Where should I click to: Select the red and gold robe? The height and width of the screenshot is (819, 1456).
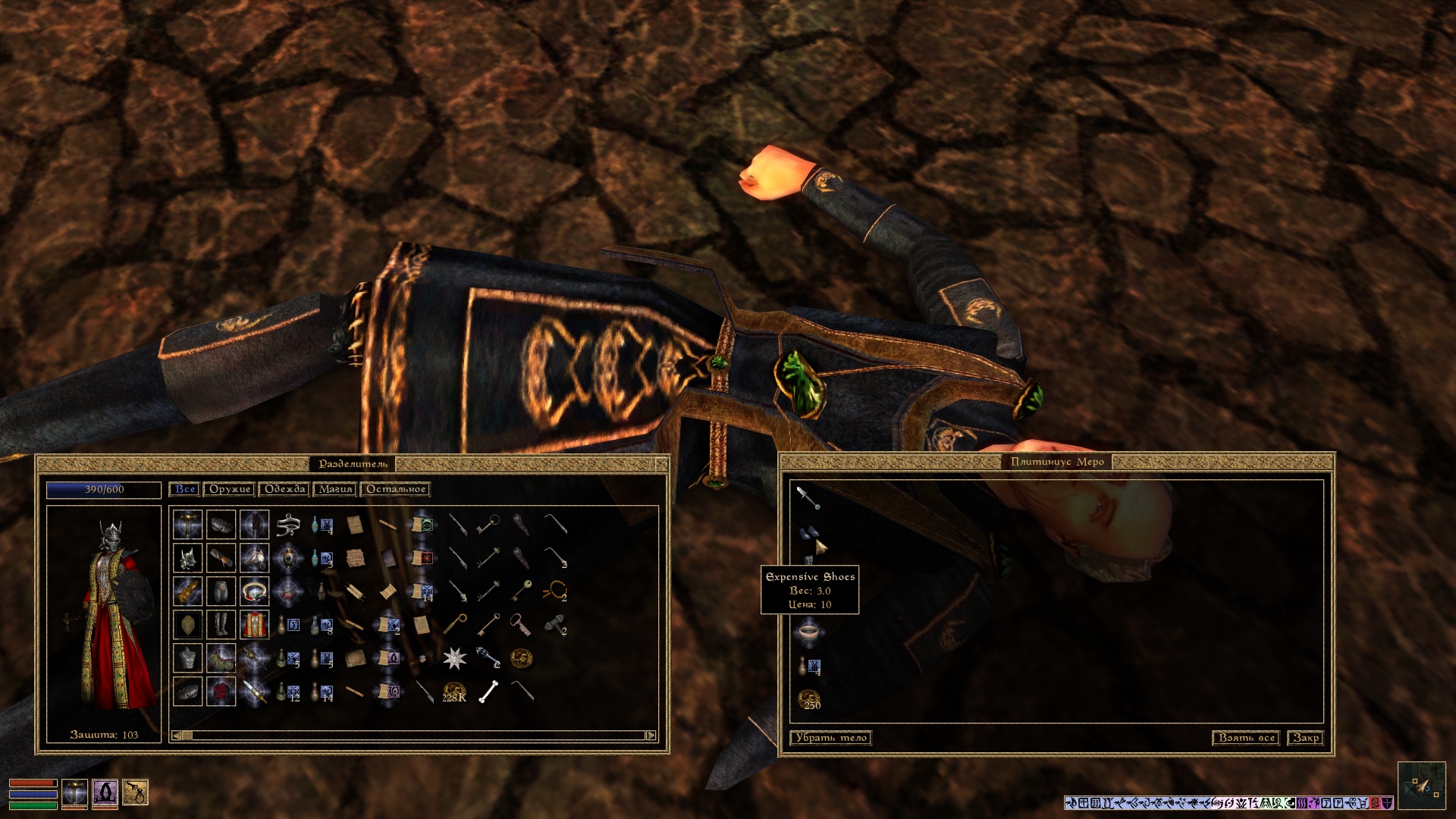254,626
